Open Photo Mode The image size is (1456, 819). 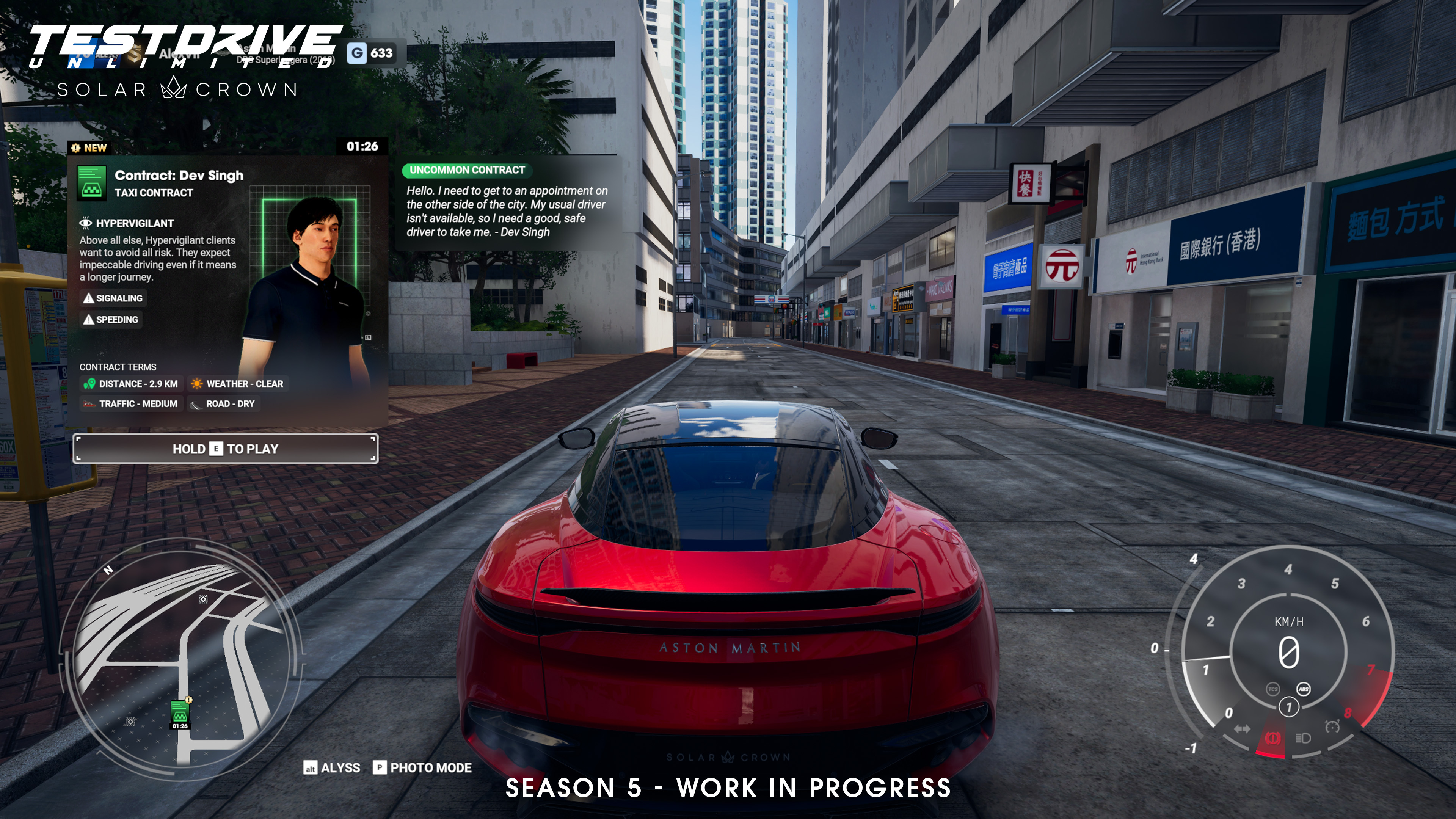(x=422, y=767)
